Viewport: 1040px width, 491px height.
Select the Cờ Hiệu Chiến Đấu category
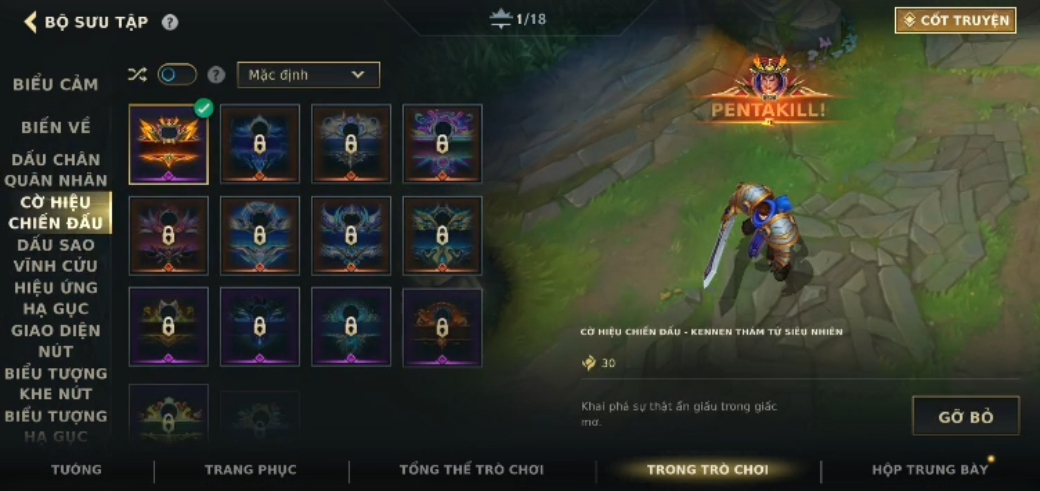[56, 212]
